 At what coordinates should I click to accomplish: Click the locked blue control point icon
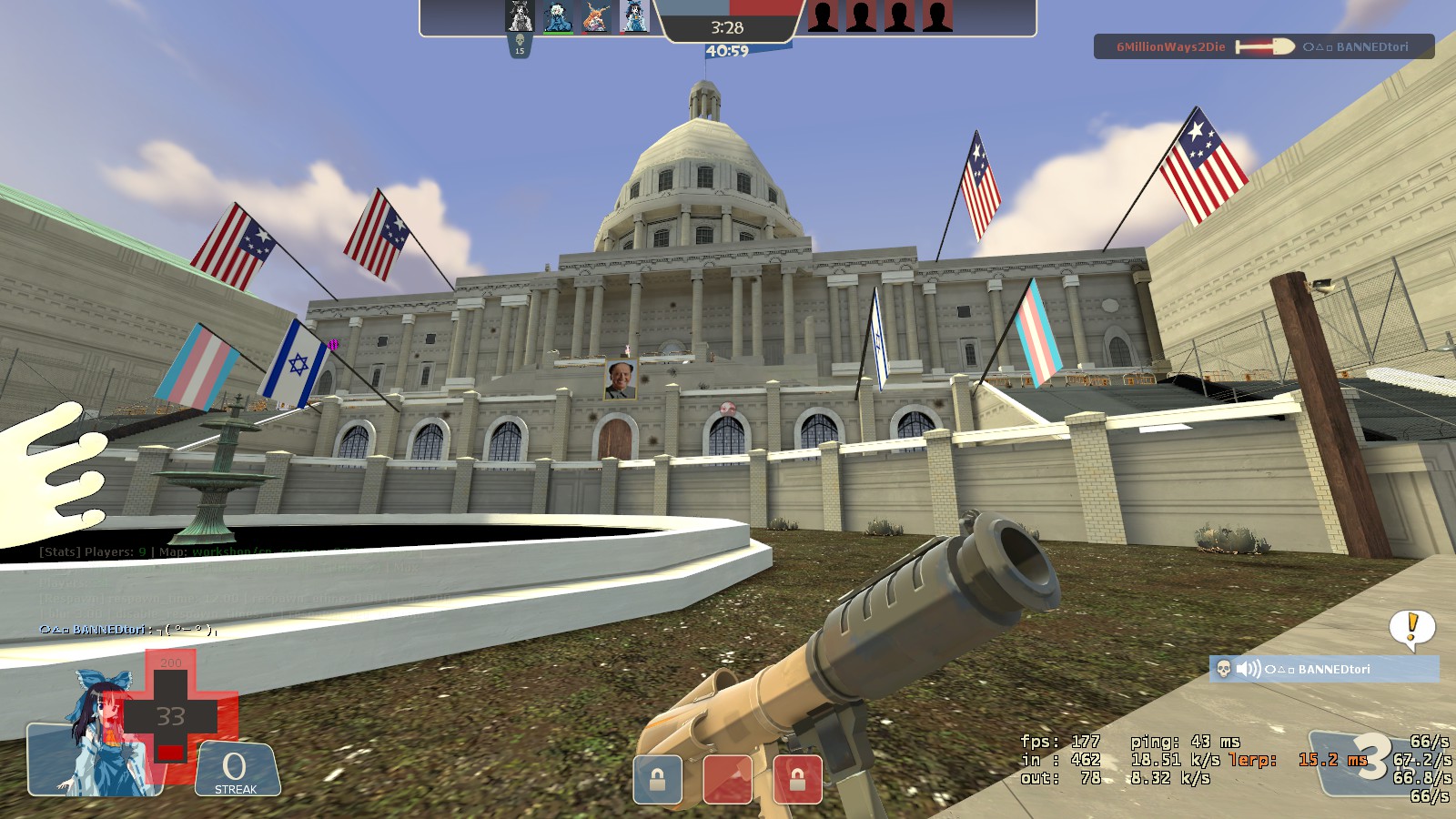pyautogui.click(x=657, y=780)
